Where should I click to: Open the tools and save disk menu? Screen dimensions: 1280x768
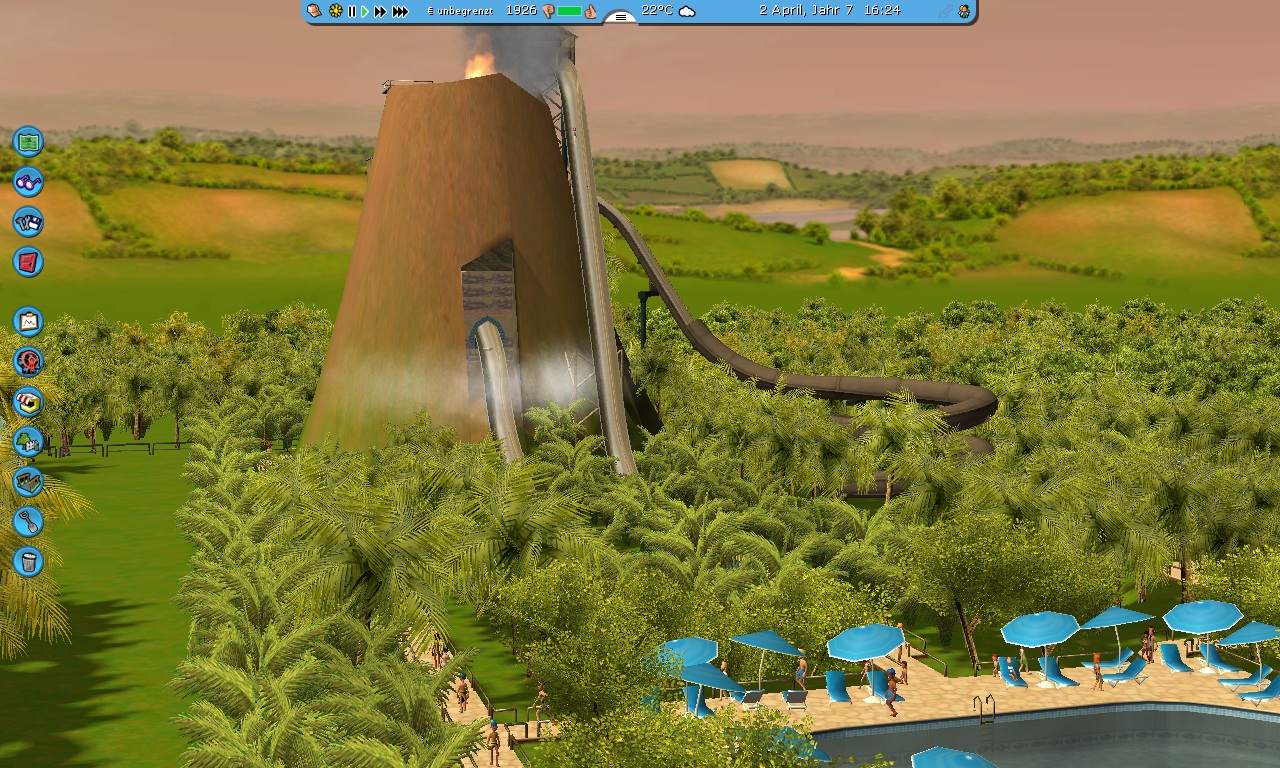(28, 222)
